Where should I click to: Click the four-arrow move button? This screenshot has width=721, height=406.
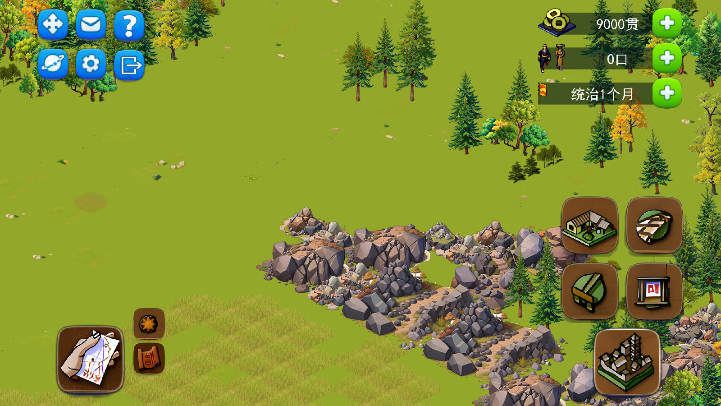[x=53, y=25]
